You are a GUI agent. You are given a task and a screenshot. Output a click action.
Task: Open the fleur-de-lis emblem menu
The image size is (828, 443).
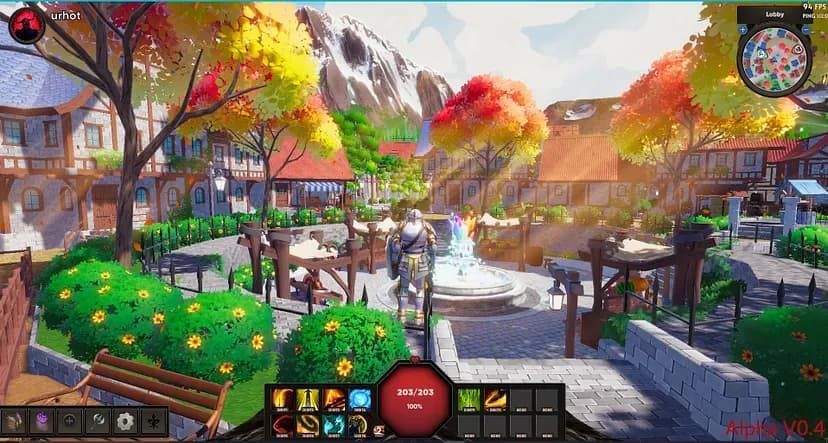pos(153,421)
